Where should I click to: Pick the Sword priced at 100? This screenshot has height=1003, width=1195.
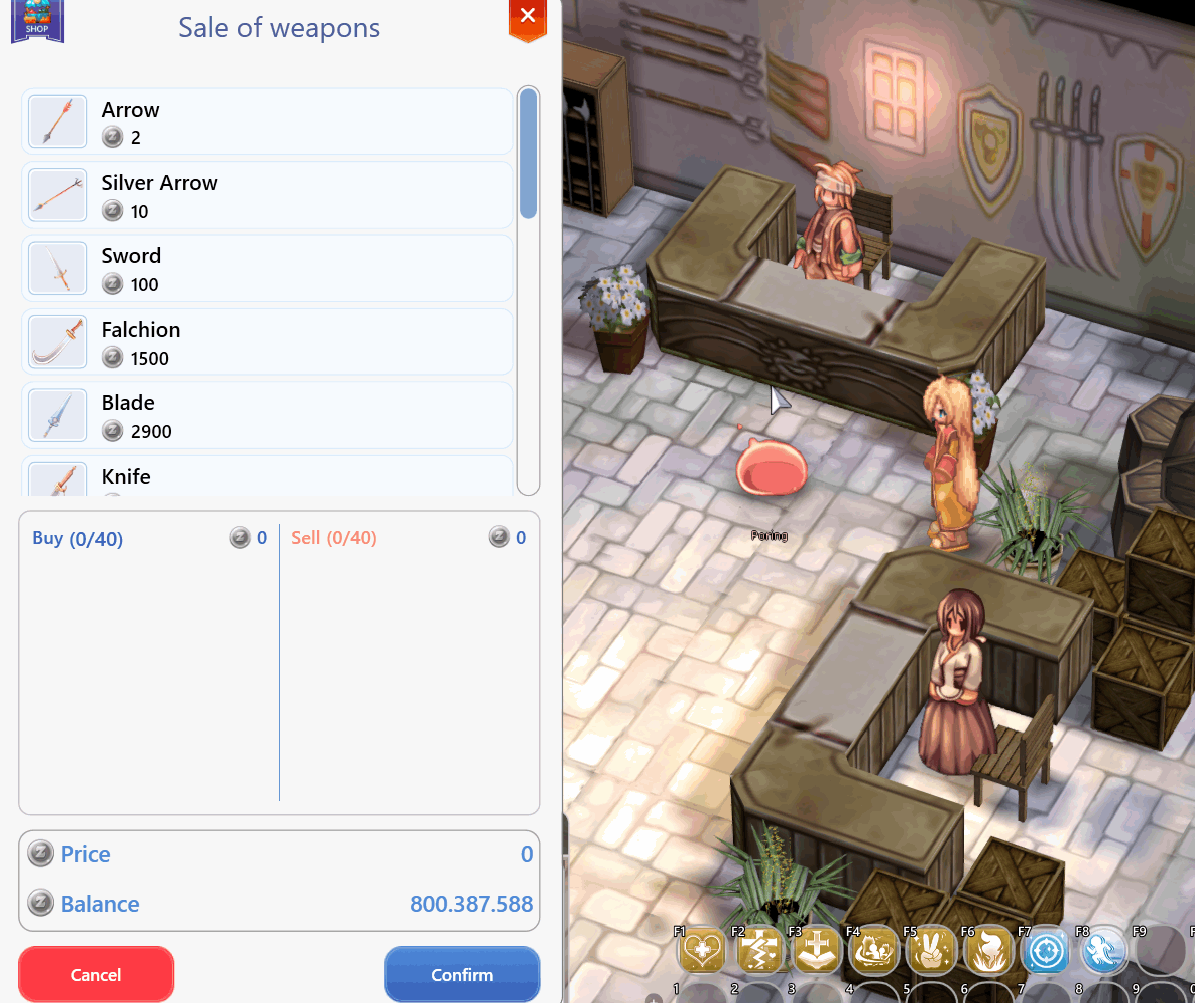267,269
